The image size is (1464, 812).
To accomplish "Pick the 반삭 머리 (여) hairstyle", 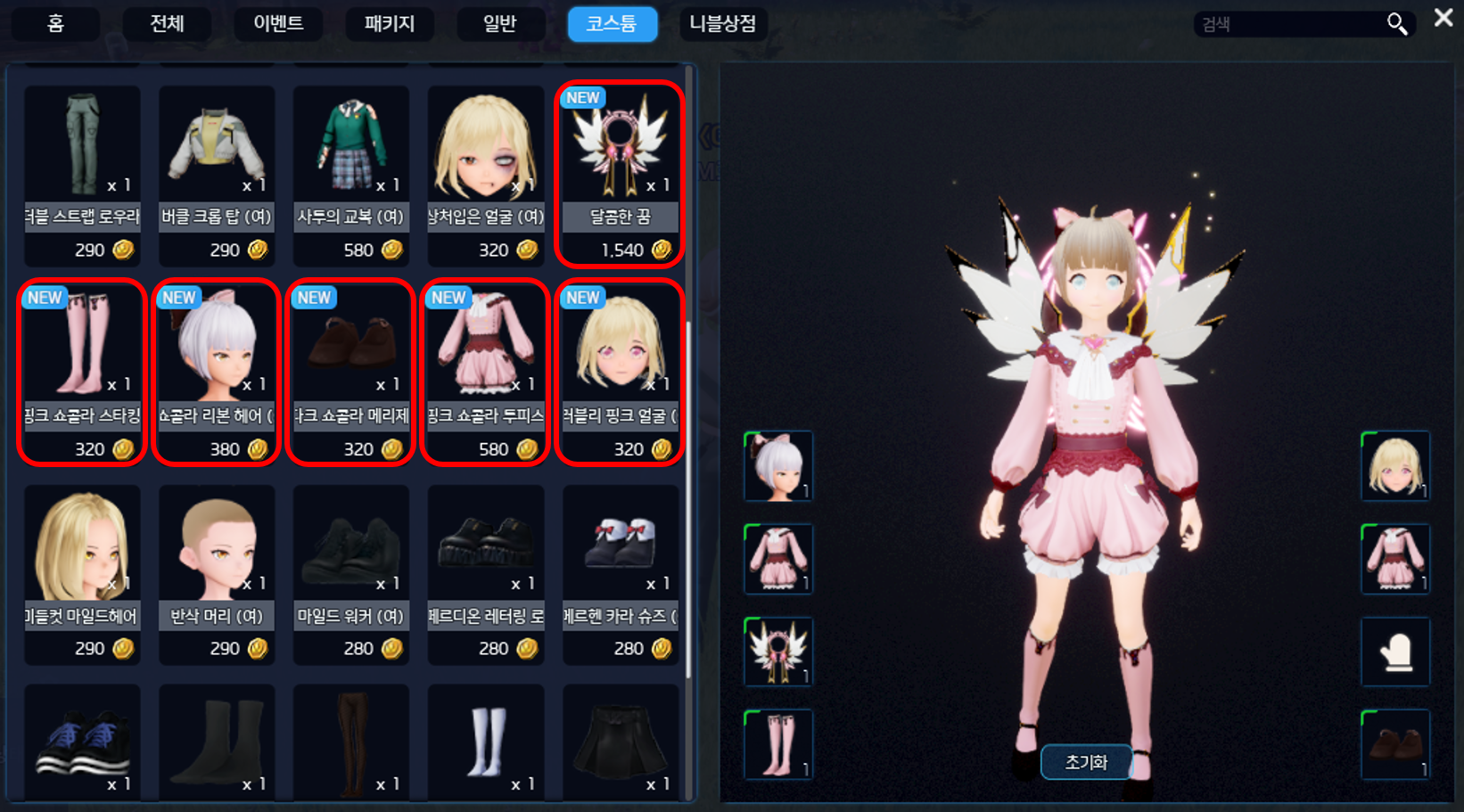I will [217, 573].
